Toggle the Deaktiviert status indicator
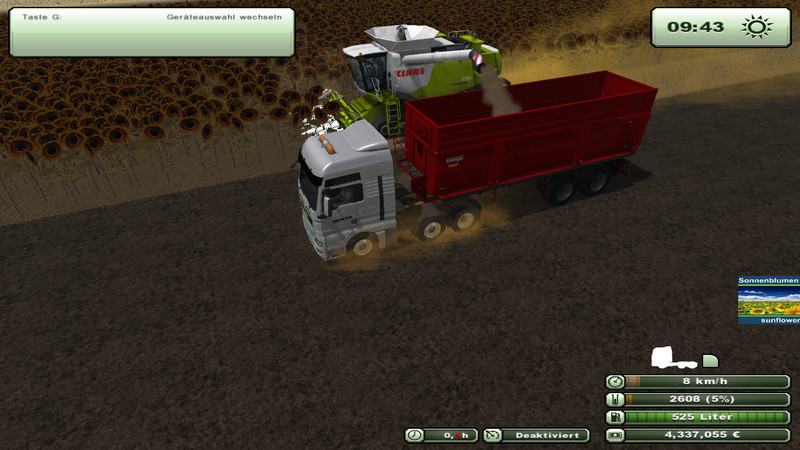The width and height of the screenshot is (800, 450). pos(537,435)
